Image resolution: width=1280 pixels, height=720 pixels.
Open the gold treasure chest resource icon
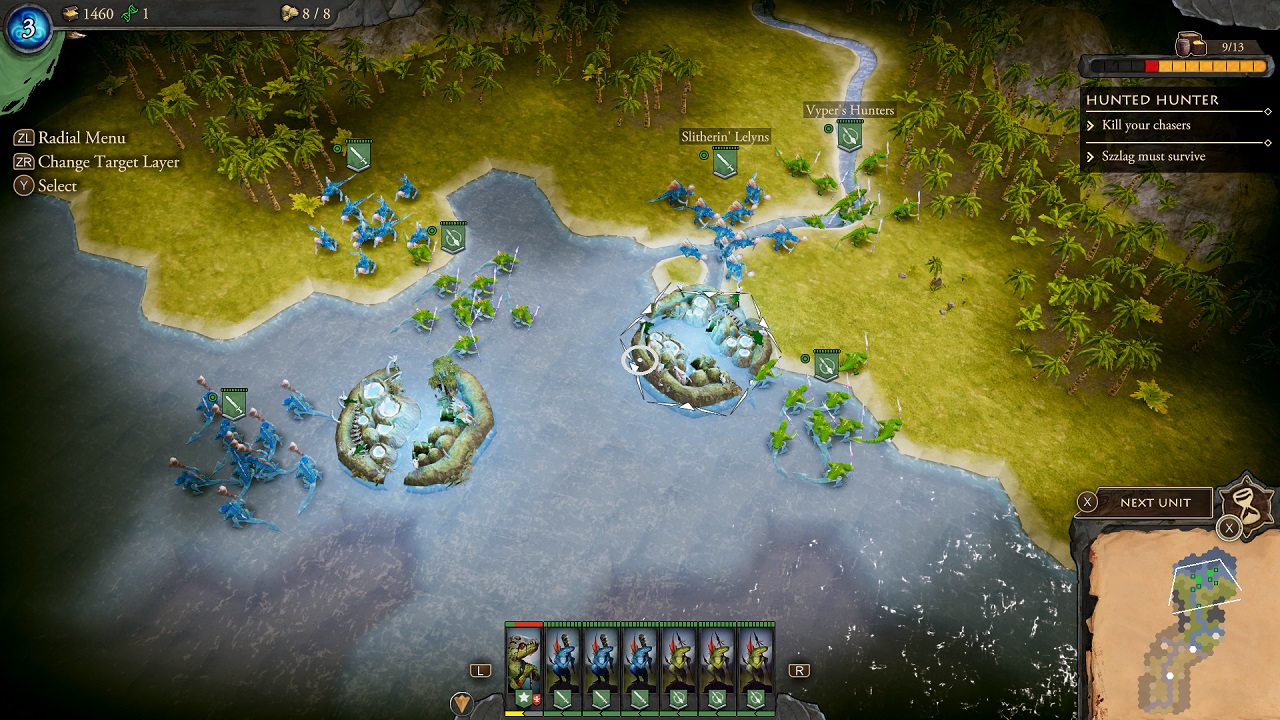tap(70, 13)
